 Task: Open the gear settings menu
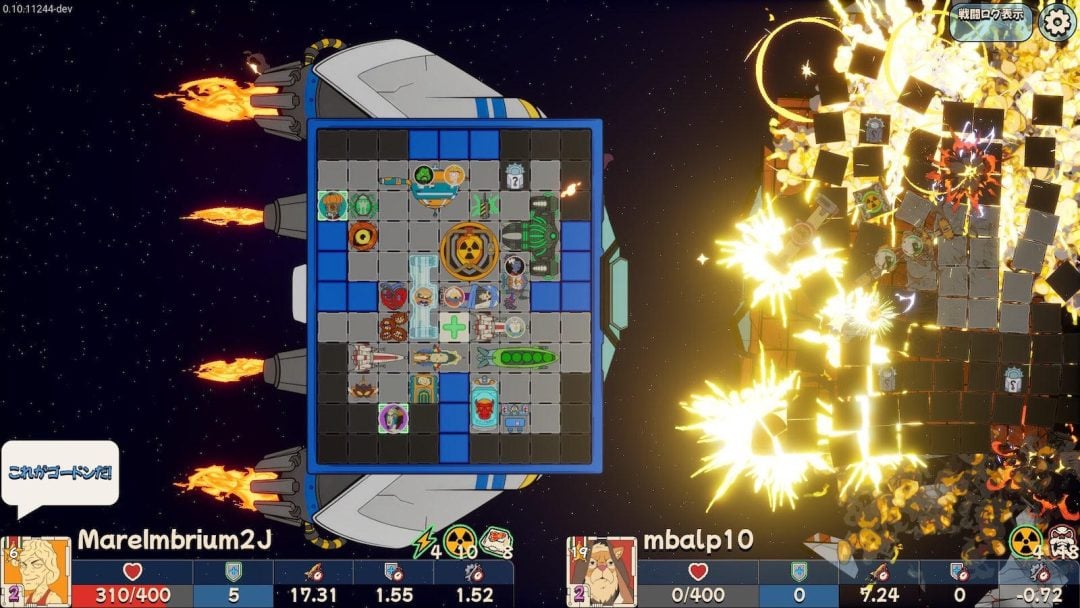(1057, 21)
